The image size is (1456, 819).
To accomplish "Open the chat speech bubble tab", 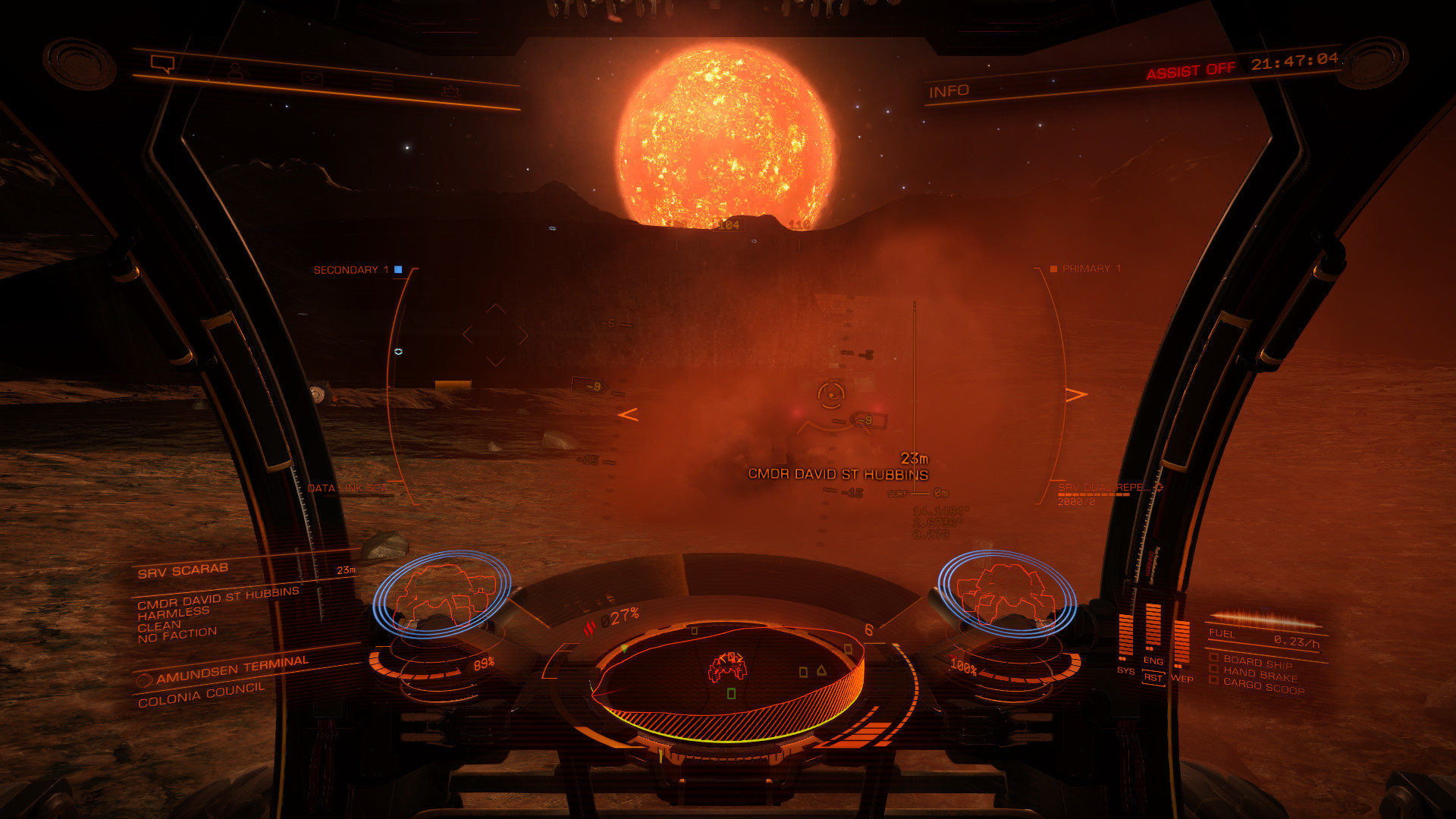I will point(163,65).
